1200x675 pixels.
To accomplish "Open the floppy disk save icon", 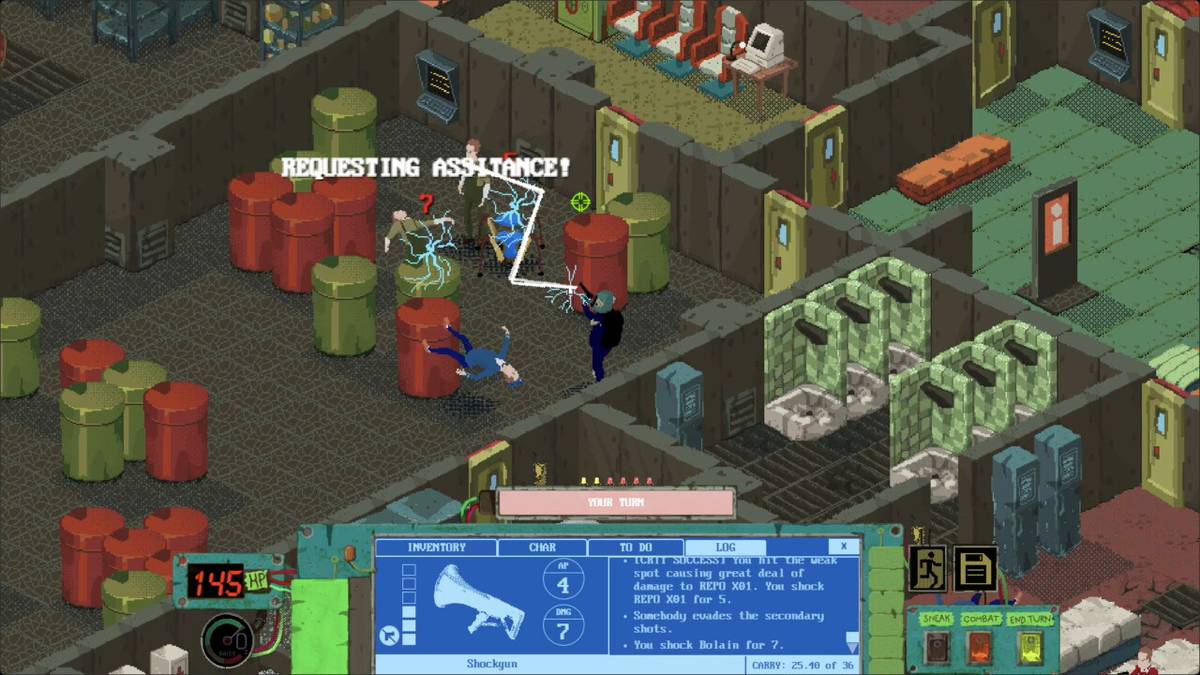I will click(x=974, y=568).
